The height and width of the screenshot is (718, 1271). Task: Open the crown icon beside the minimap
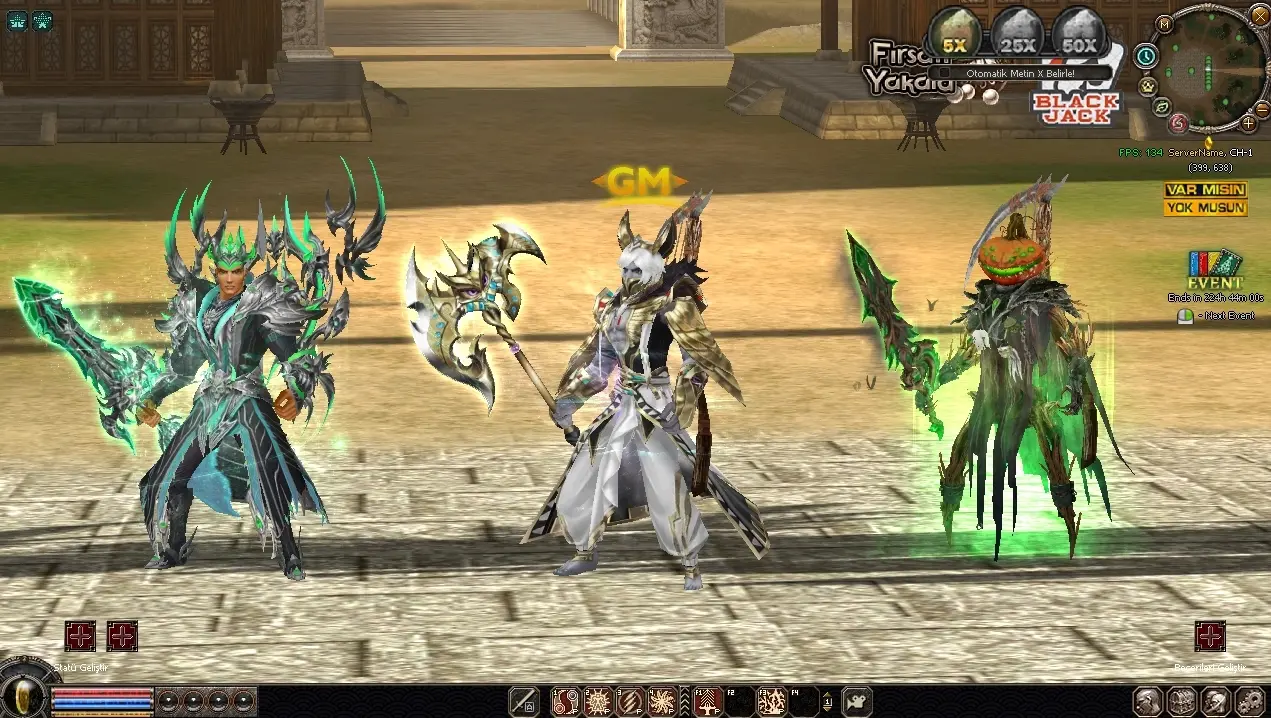(1147, 86)
